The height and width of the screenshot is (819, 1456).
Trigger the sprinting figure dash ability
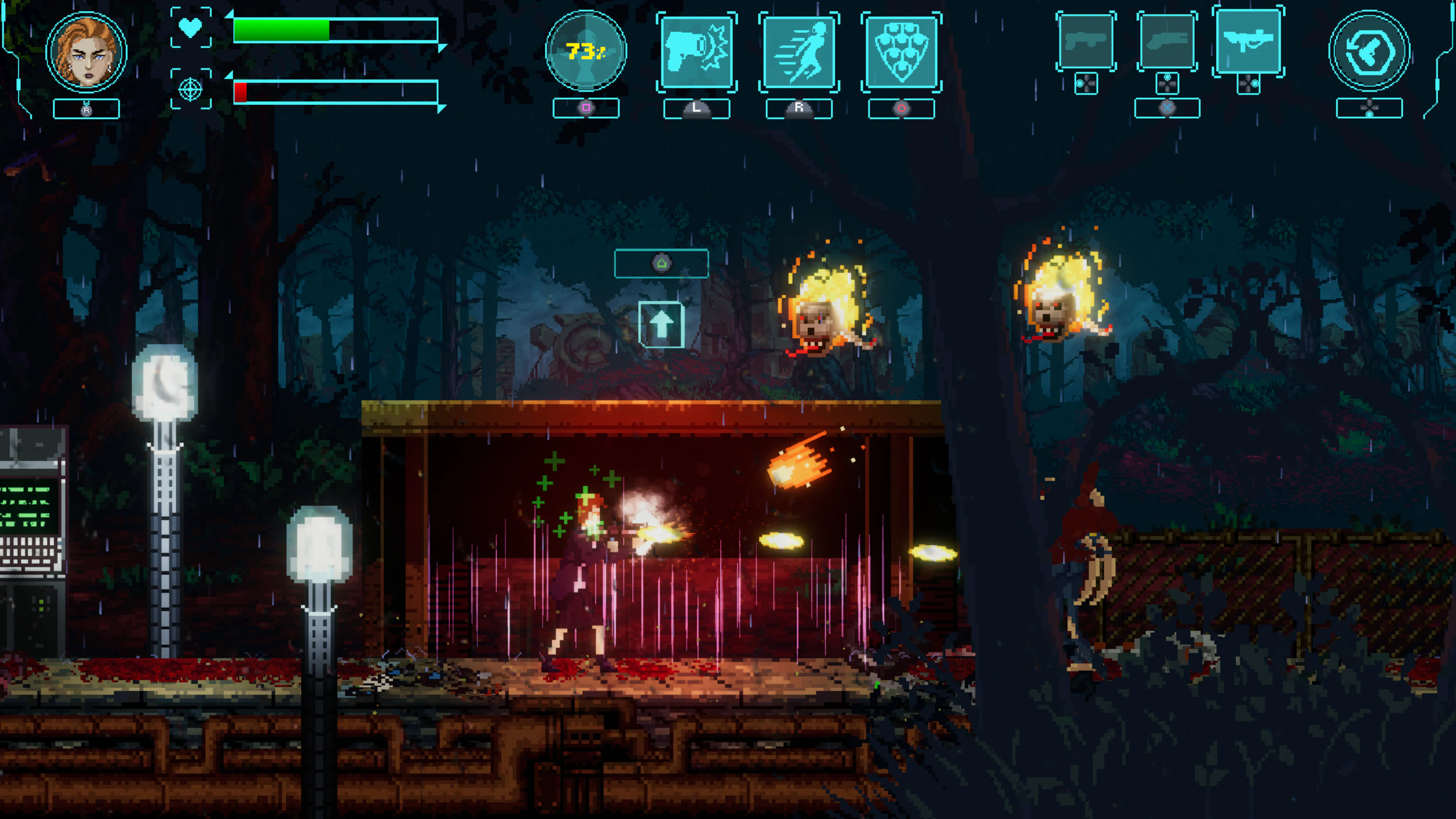click(x=799, y=52)
